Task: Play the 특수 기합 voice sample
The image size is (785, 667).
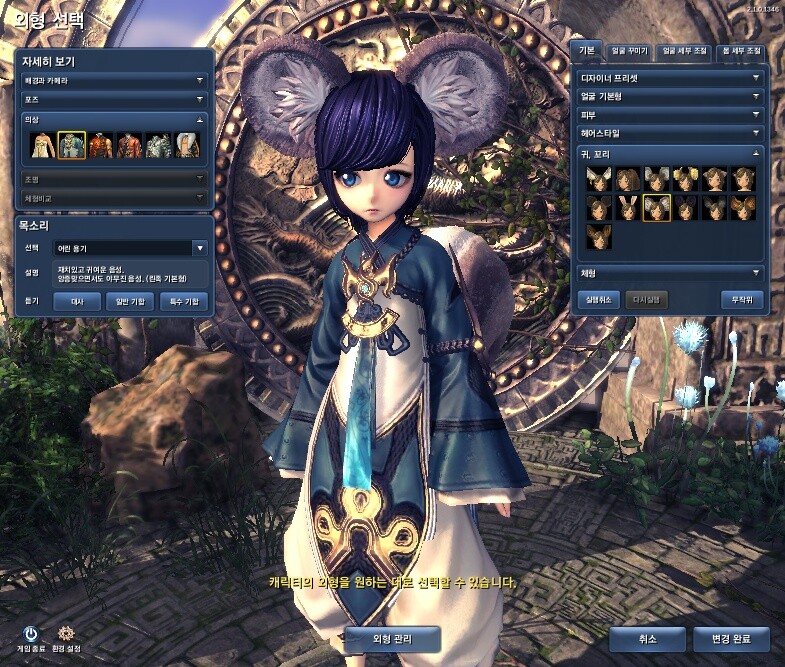Action: [183, 300]
